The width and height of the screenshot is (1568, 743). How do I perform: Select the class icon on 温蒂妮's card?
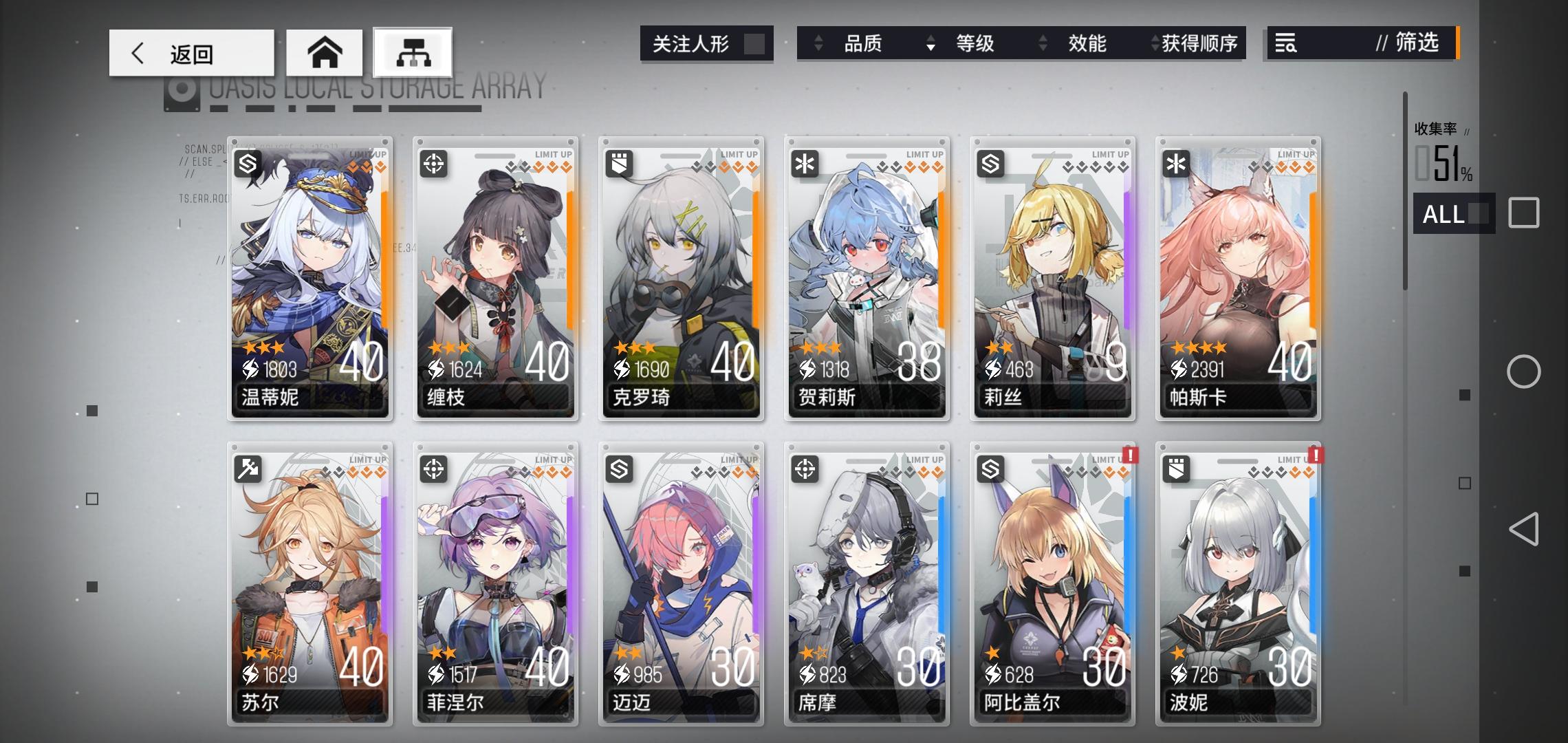coord(247,165)
